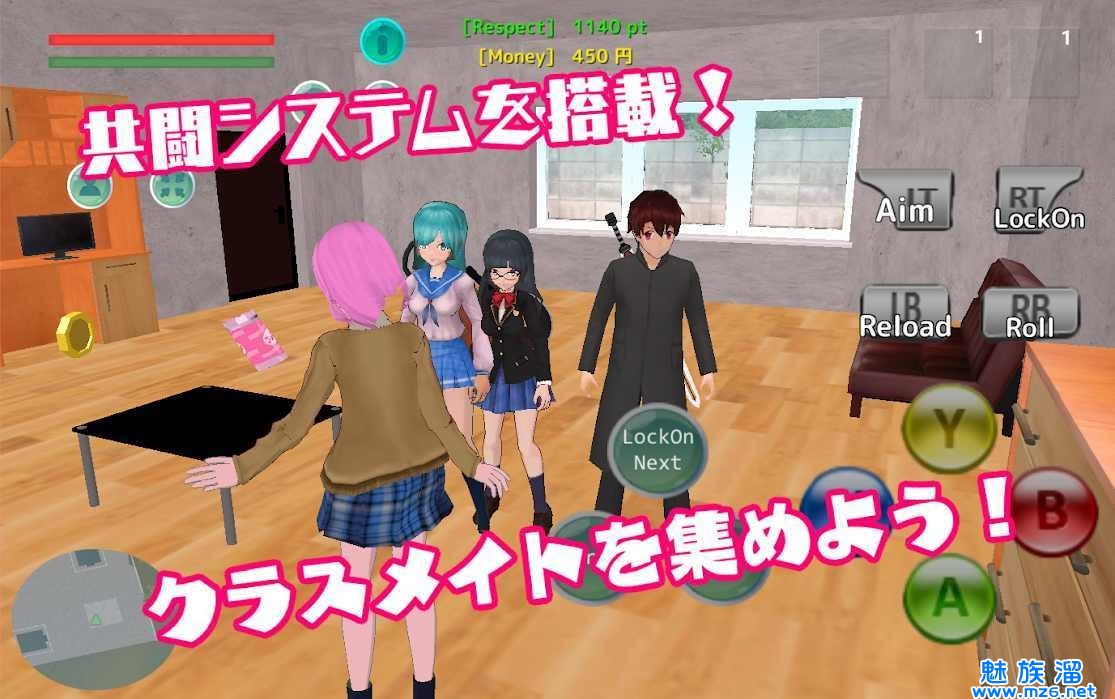Open the teal info icon
The image size is (1115, 699).
click(382, 40)
